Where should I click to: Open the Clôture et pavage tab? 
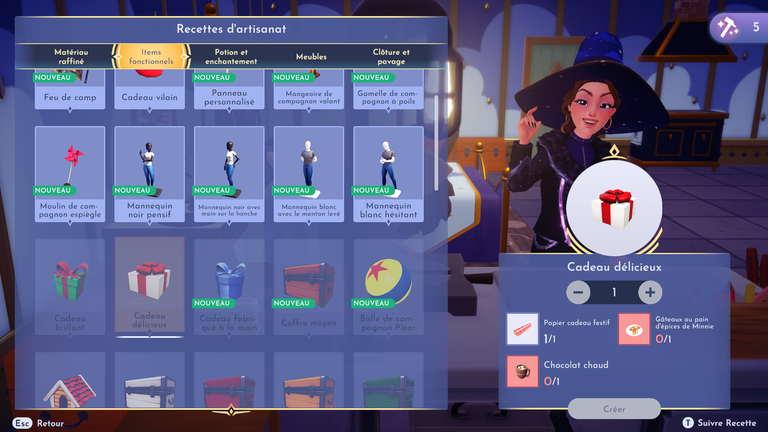391,56
